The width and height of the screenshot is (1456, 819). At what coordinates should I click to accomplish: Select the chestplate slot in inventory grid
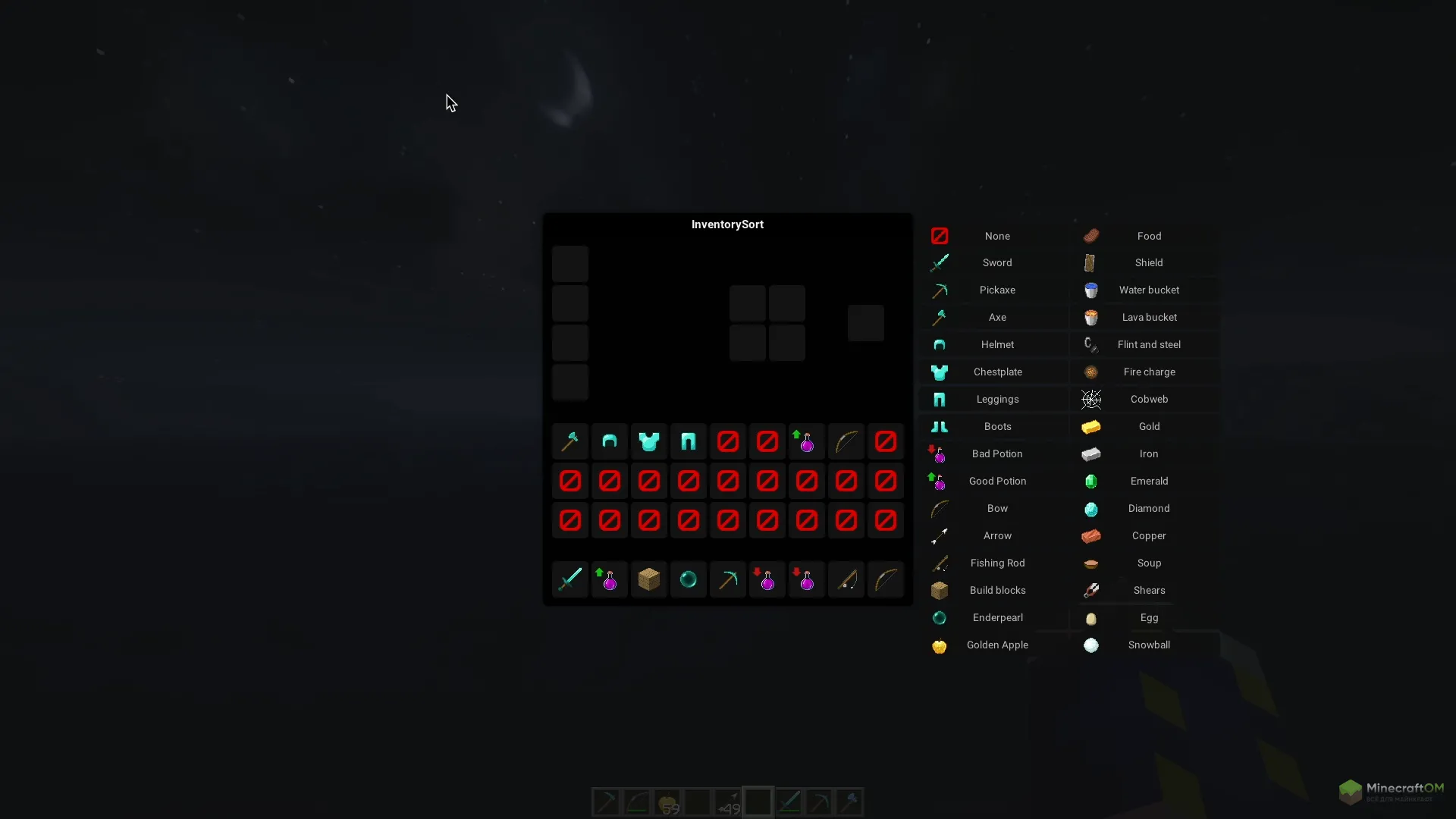point(649,441)
